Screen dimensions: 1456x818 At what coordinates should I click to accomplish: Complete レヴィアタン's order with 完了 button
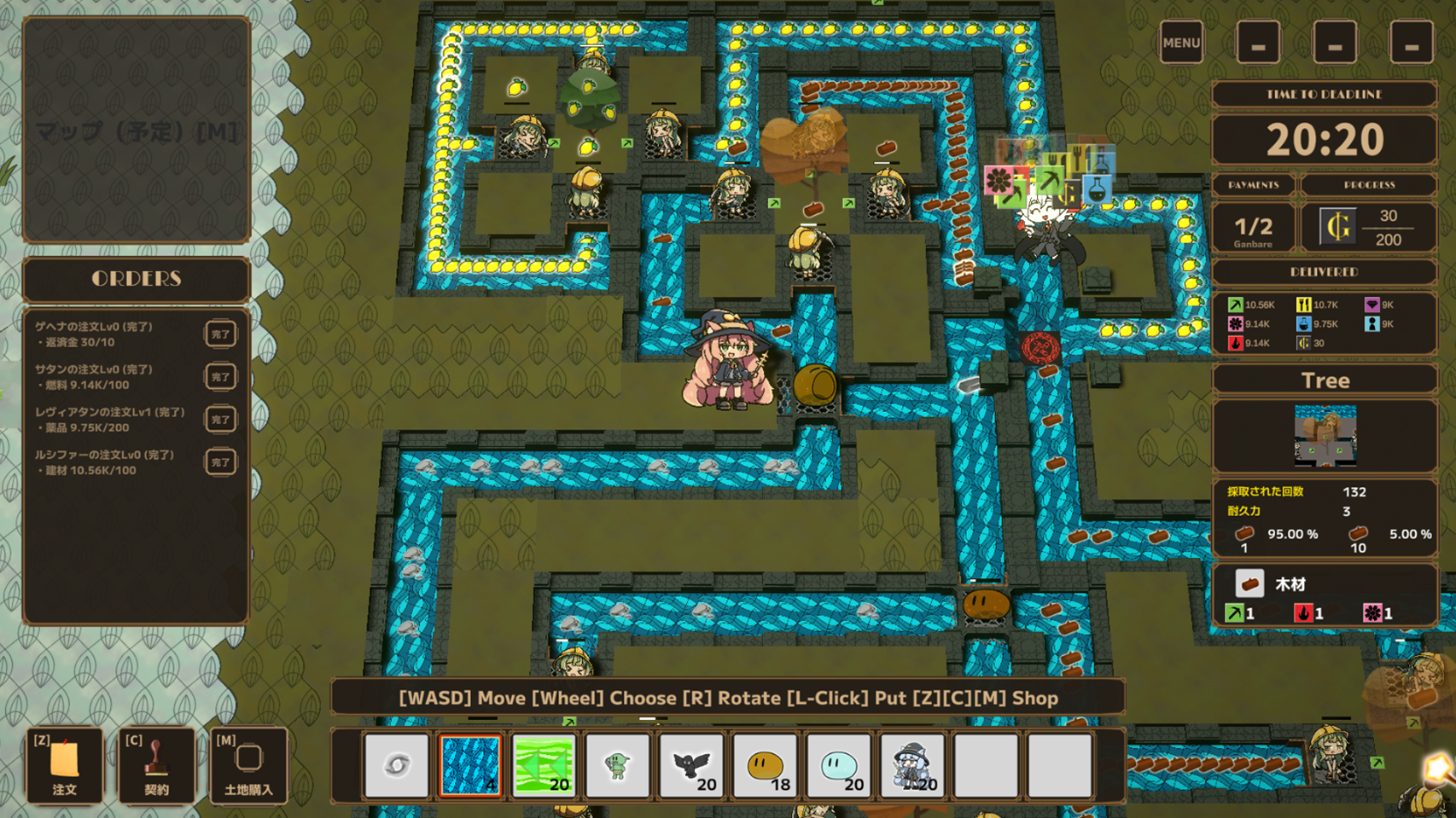220,420
